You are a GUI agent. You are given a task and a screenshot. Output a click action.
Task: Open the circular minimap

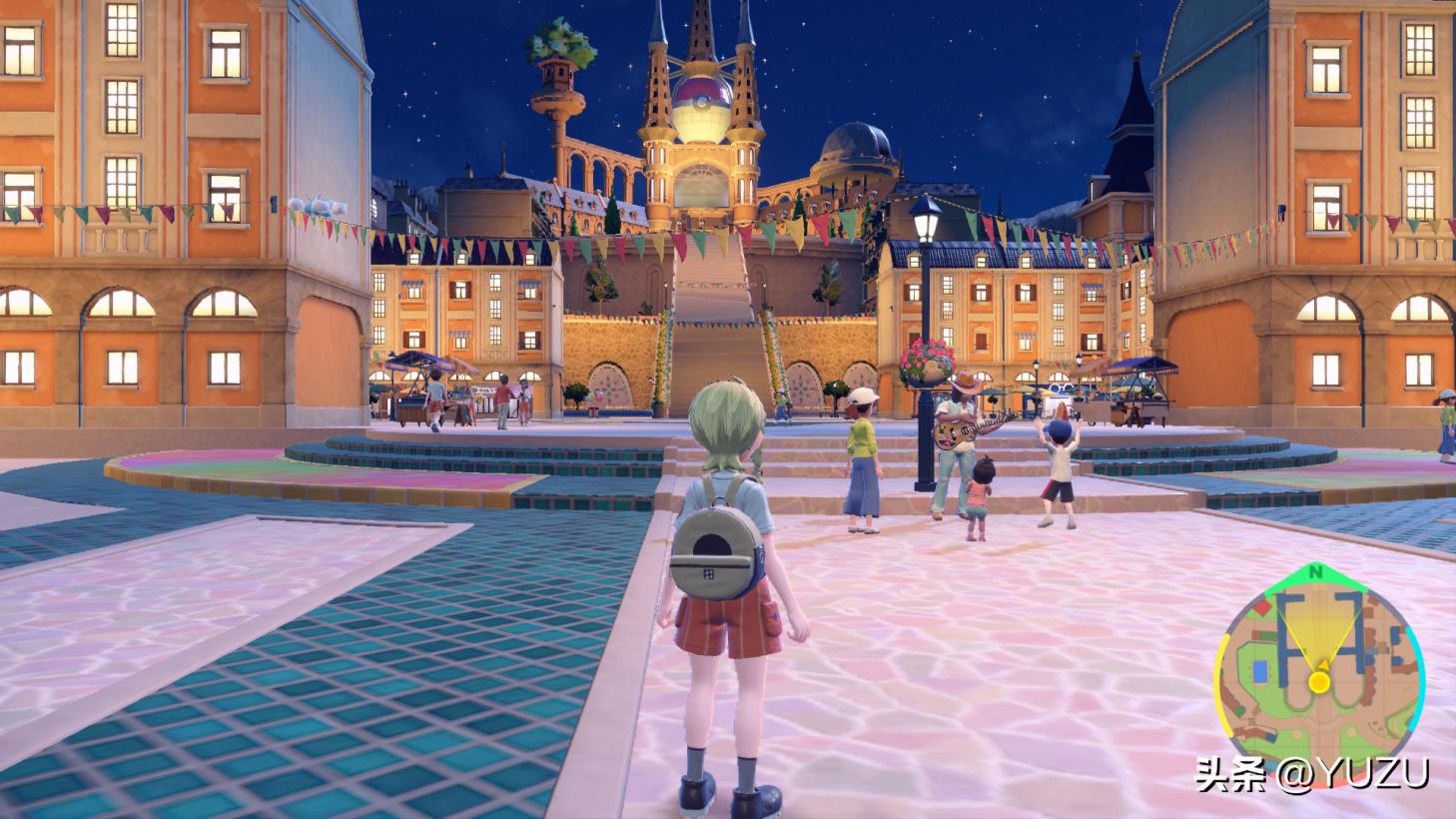click(1318, 675)
